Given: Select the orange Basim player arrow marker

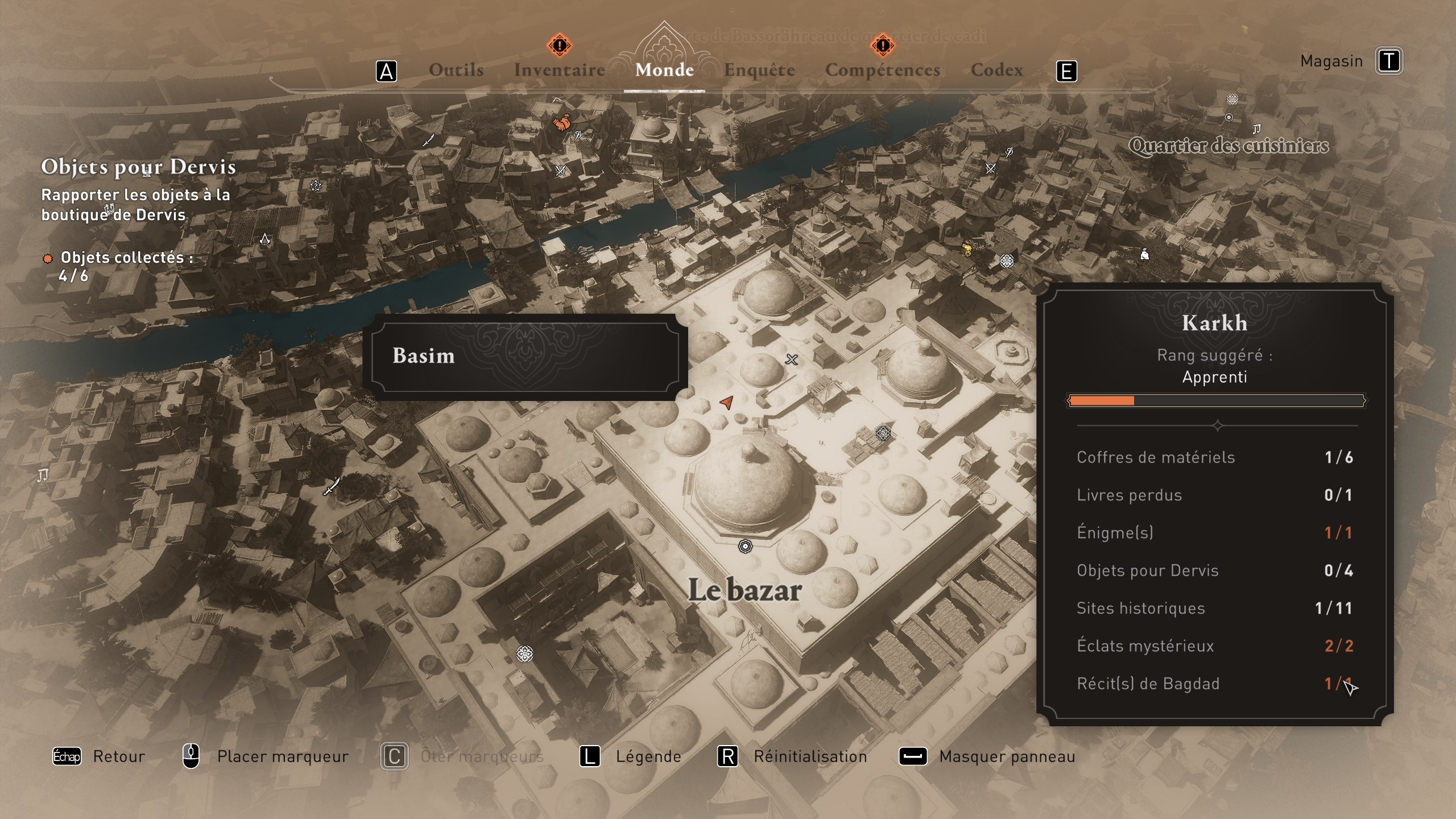Looking at the screenshot, I should click(726, 402).
